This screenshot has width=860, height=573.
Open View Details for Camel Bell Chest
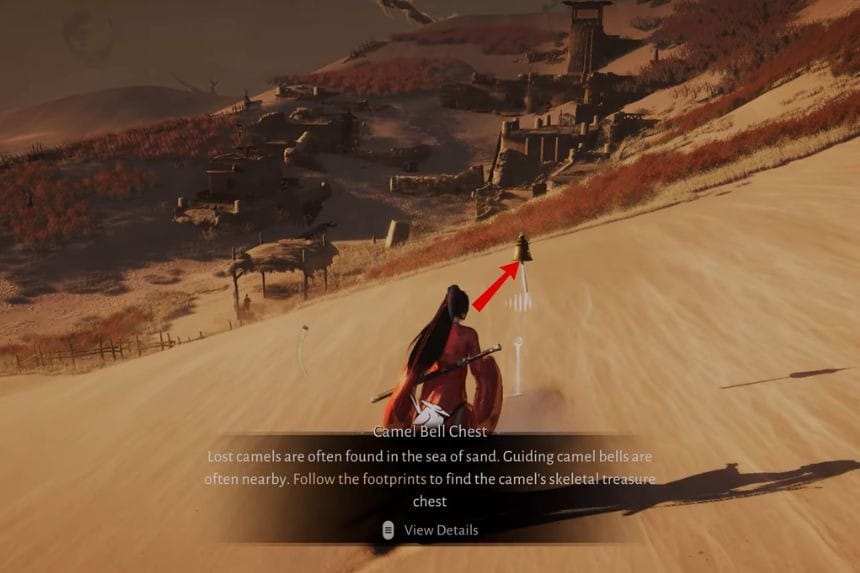[x=431, y=530]
